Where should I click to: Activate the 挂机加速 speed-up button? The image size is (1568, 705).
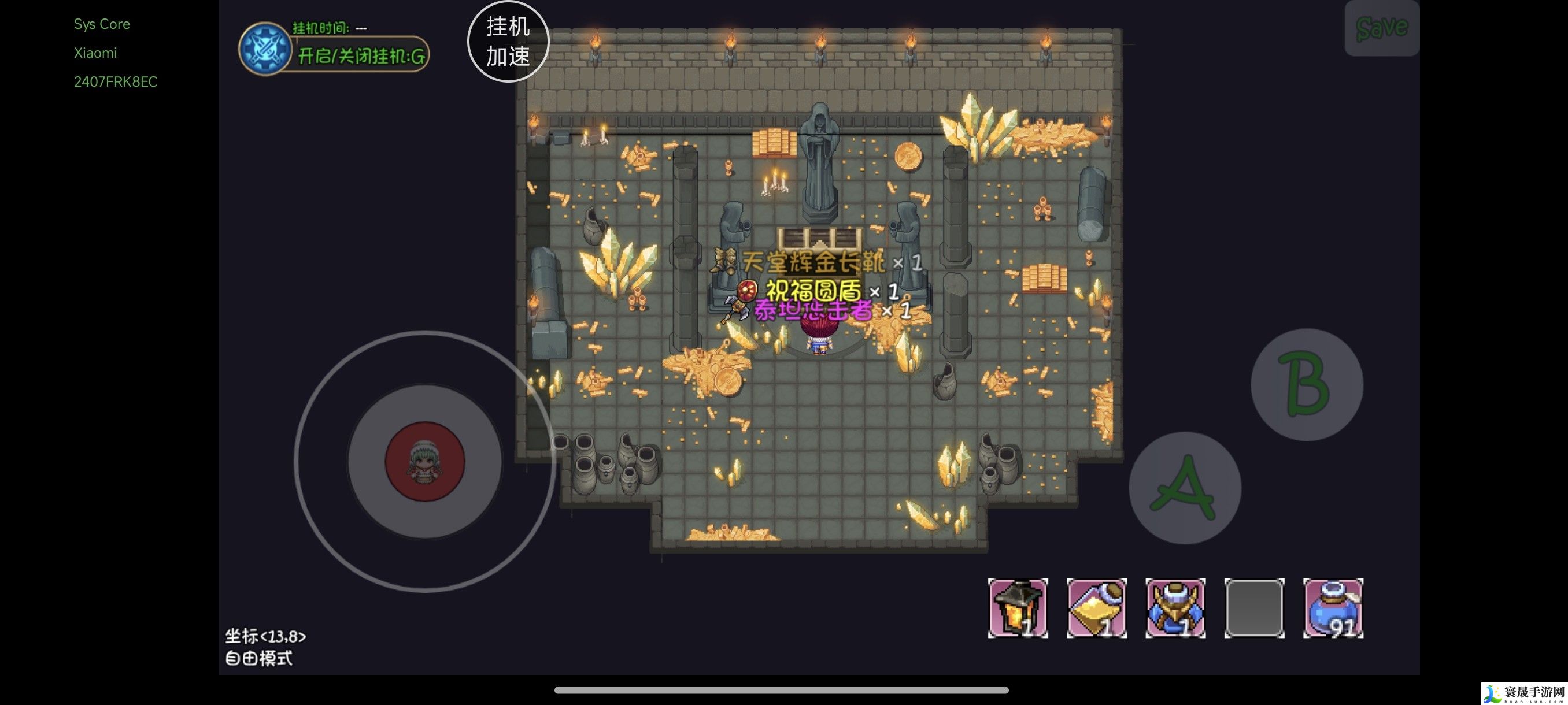508,42
